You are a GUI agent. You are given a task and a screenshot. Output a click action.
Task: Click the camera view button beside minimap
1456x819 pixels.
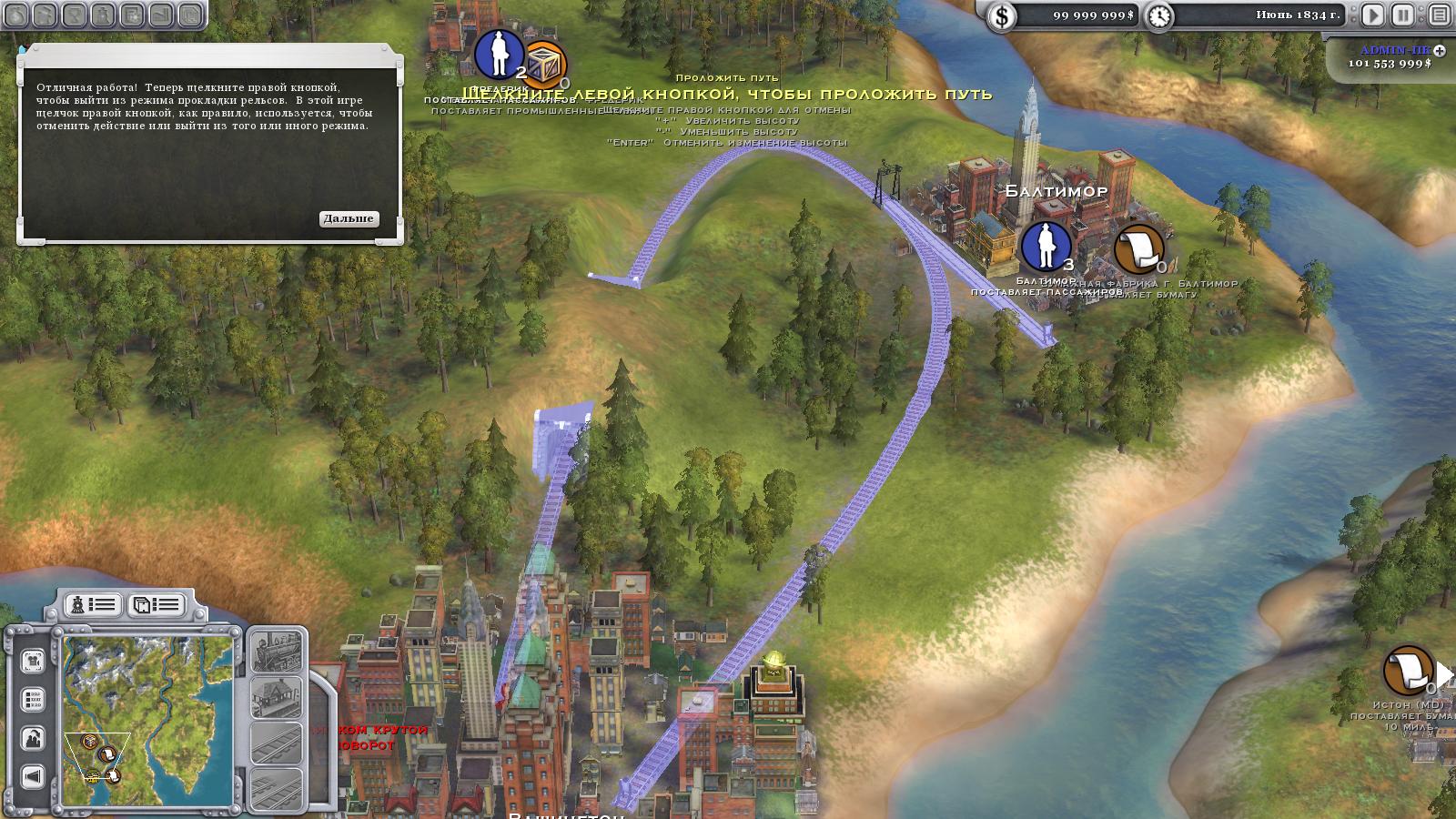[x=33, y=661]
